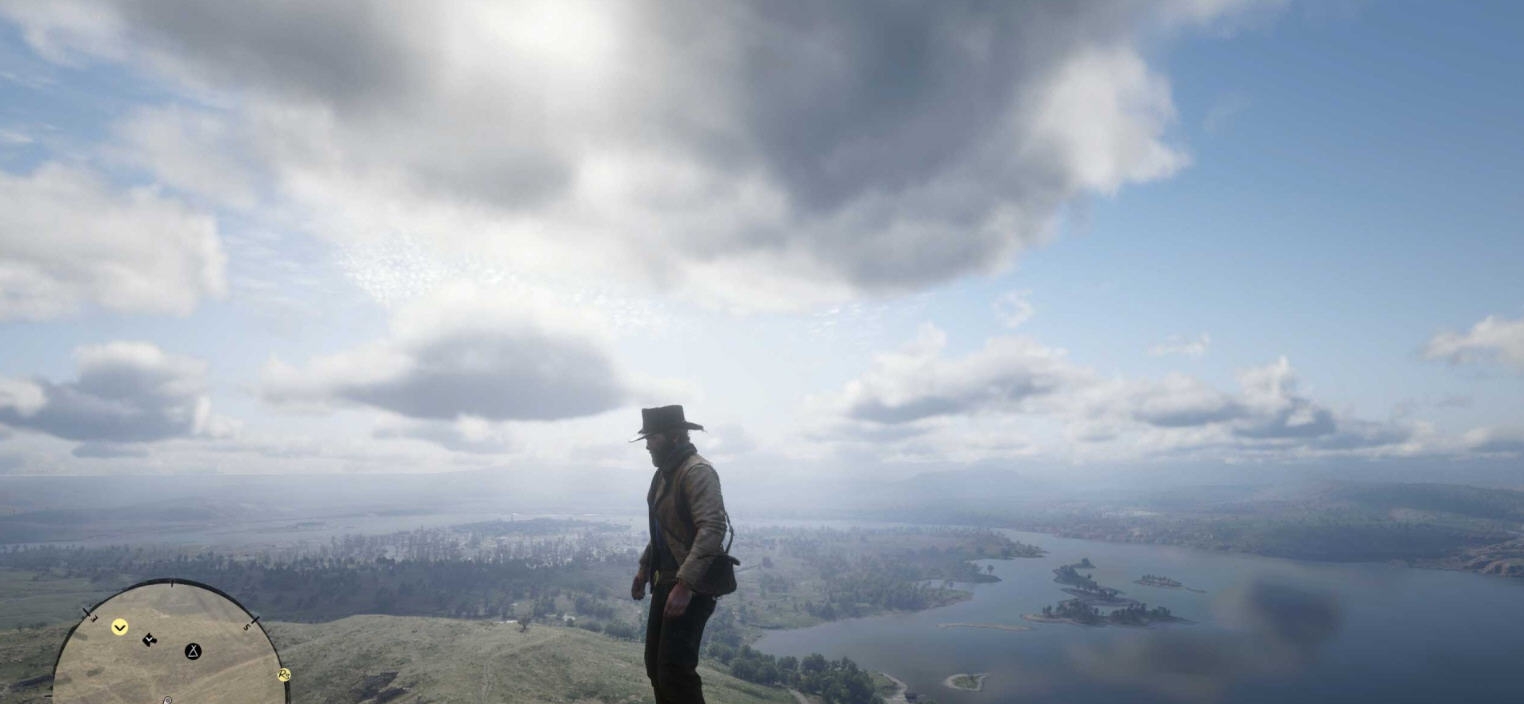1524x704 pixels.
Task: Select the black camp tent marker
Action: pyautogui.click(x=193, y=651)
